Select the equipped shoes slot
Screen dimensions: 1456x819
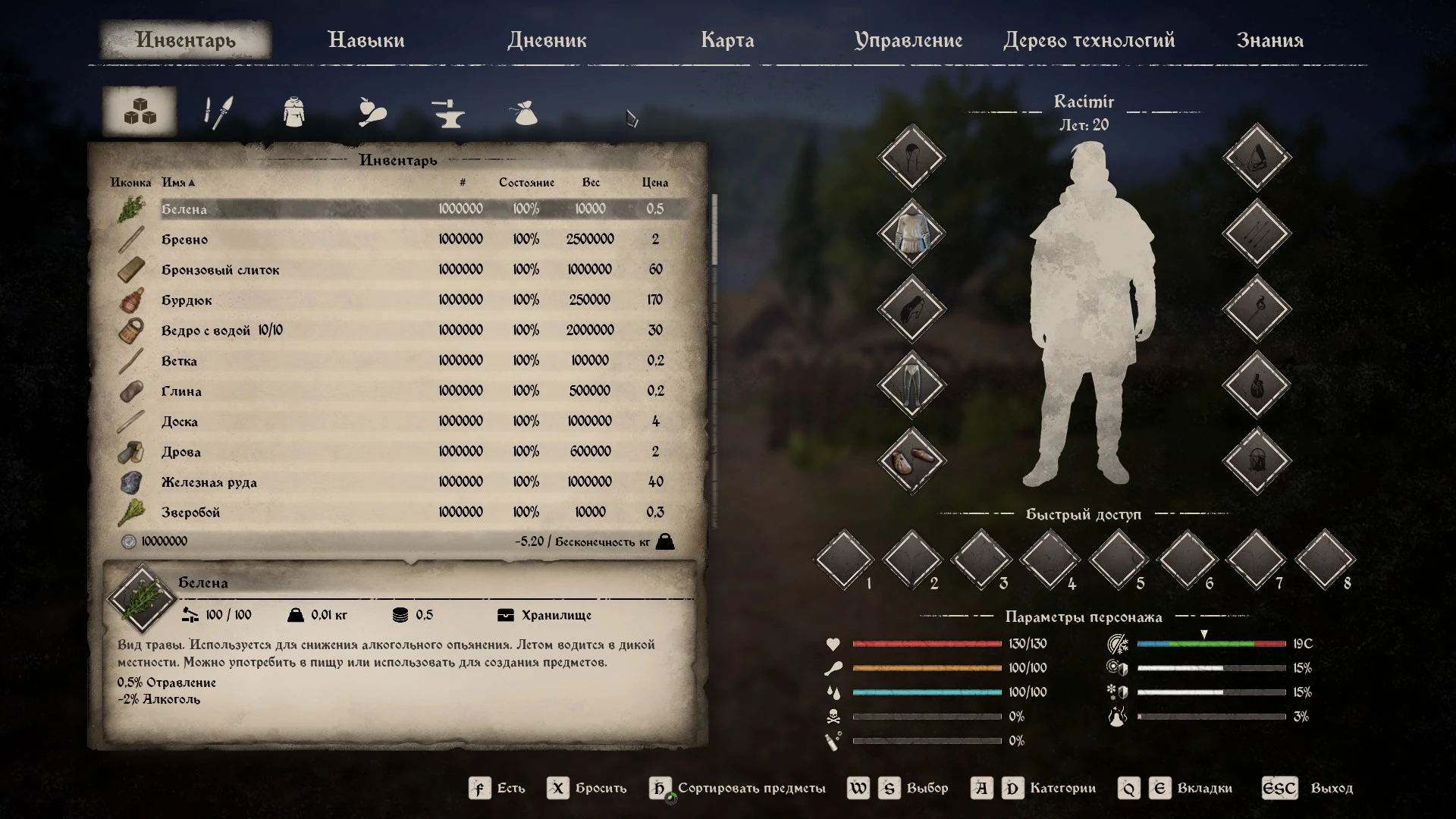[x=911, y=460]
